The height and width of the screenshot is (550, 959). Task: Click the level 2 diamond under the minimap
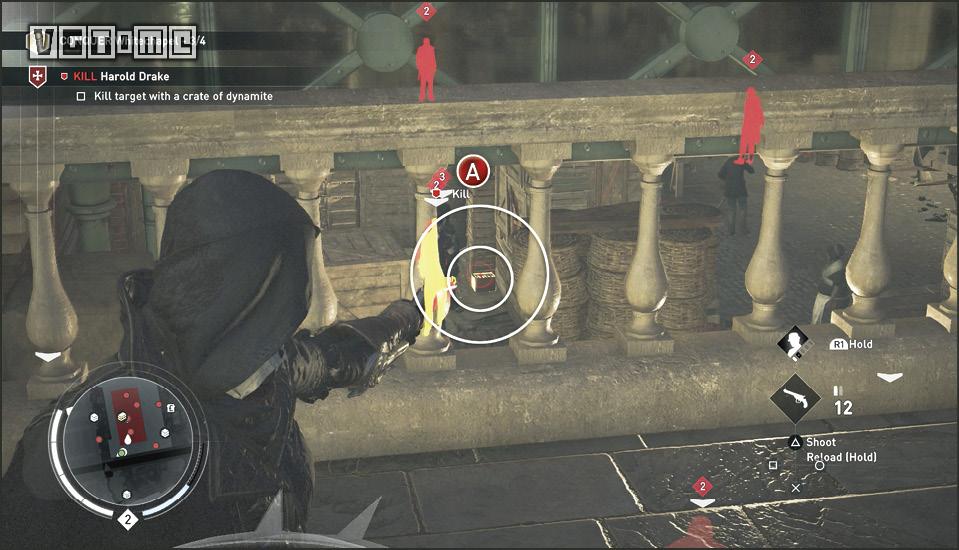[x=127, y=519]
